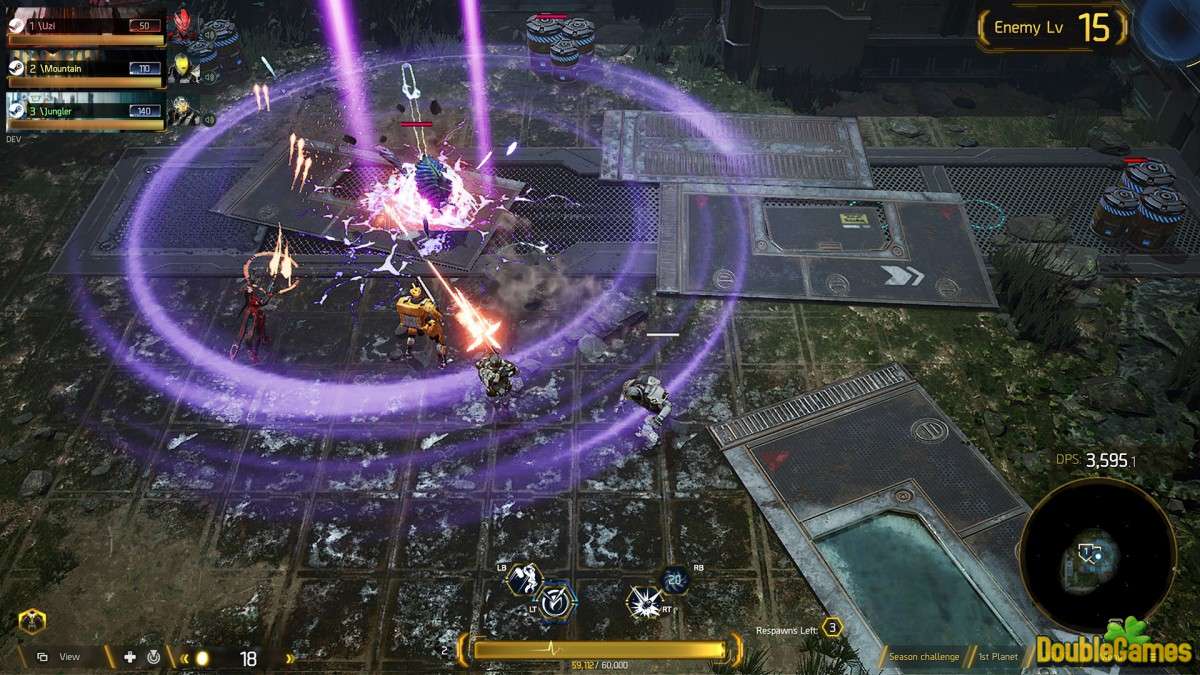Click the yellow hexagon character emblem

[x=31, y=623]
